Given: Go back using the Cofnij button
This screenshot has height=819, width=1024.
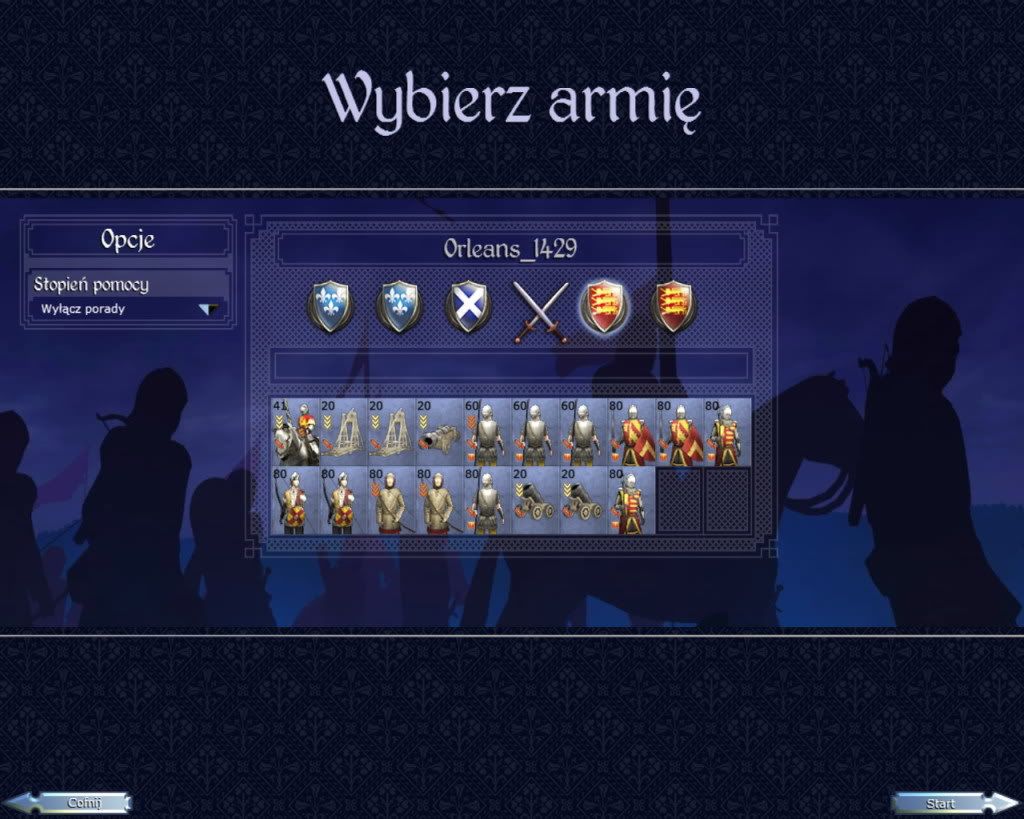Looking at the screenshot, I should tap(75, 802).
